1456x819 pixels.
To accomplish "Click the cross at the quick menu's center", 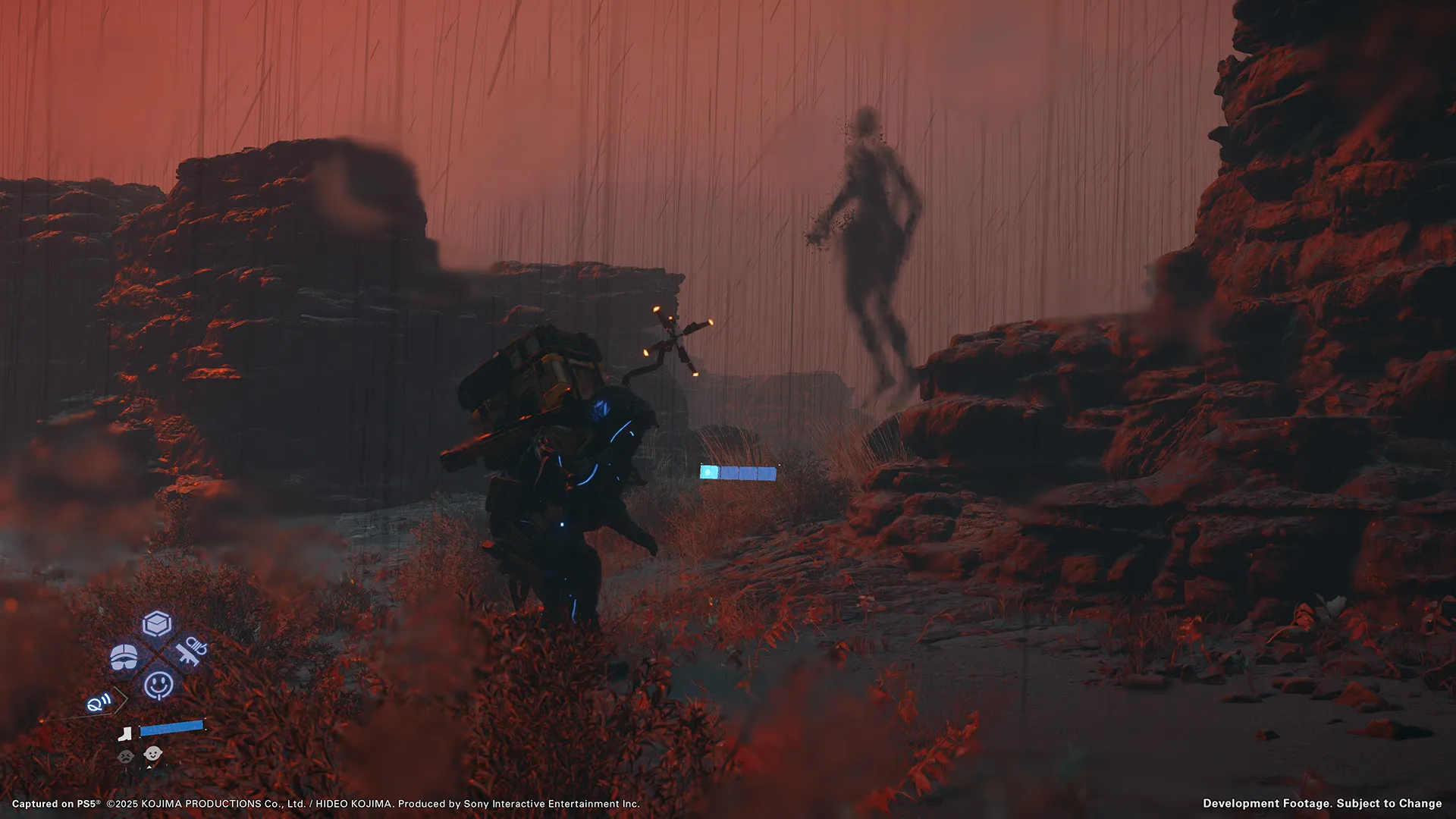I will click(x=157, y=654).
